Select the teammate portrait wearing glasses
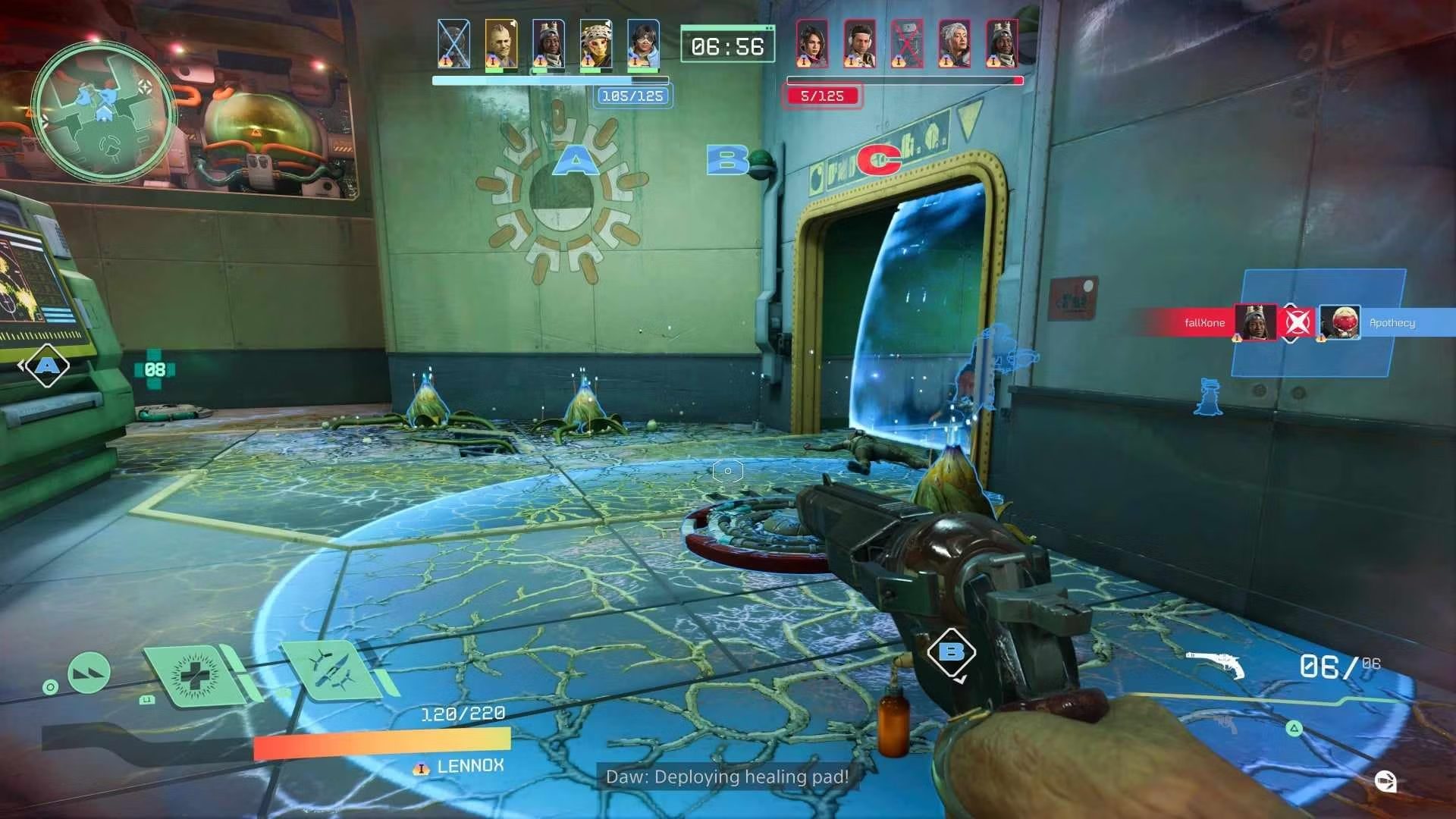The image size is (1456, 819). (643, 44)
